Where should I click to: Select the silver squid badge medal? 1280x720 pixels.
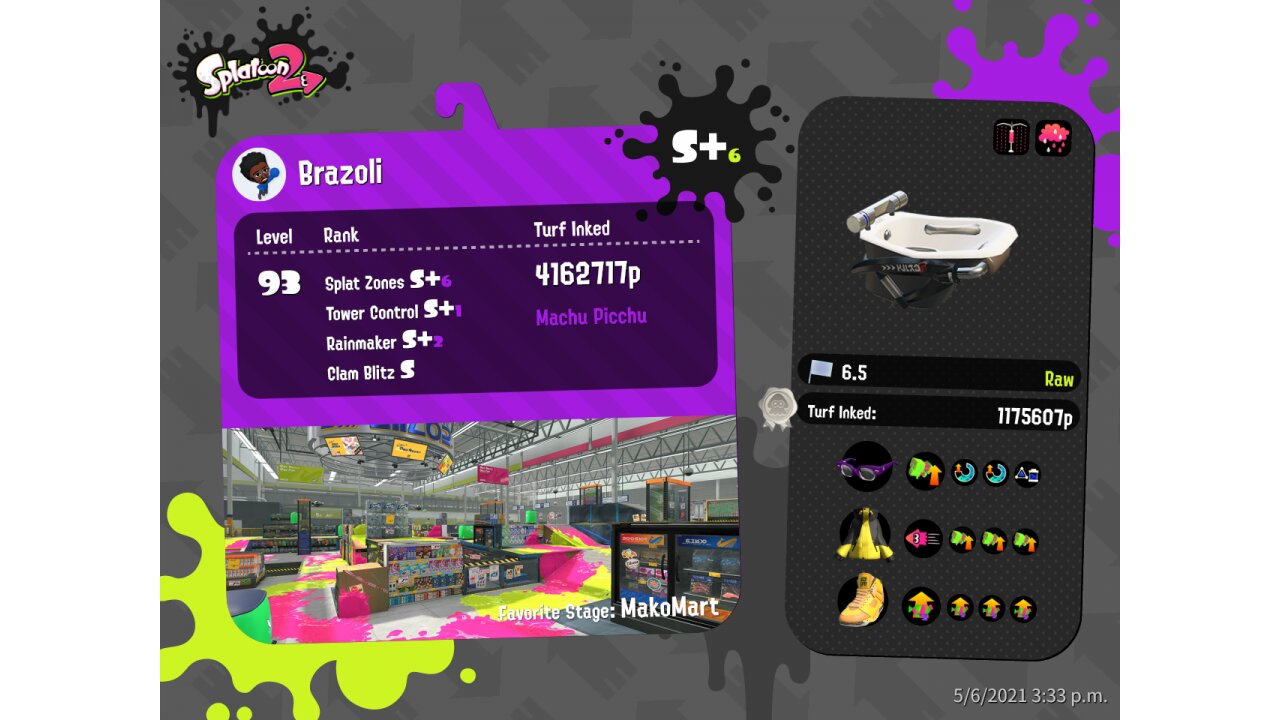pyautogui.click(x=777, y=408)
